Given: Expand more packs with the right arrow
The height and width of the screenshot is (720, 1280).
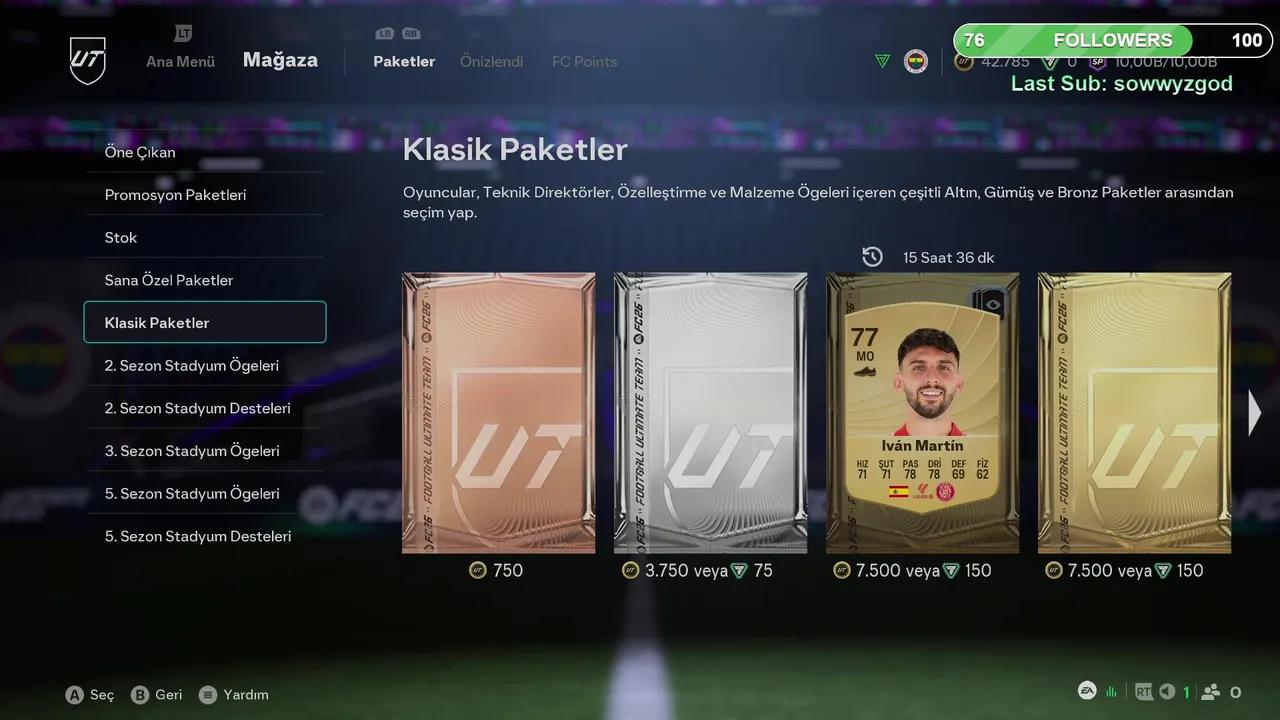Looking at the screenshot, I should tap(1254, 412).
